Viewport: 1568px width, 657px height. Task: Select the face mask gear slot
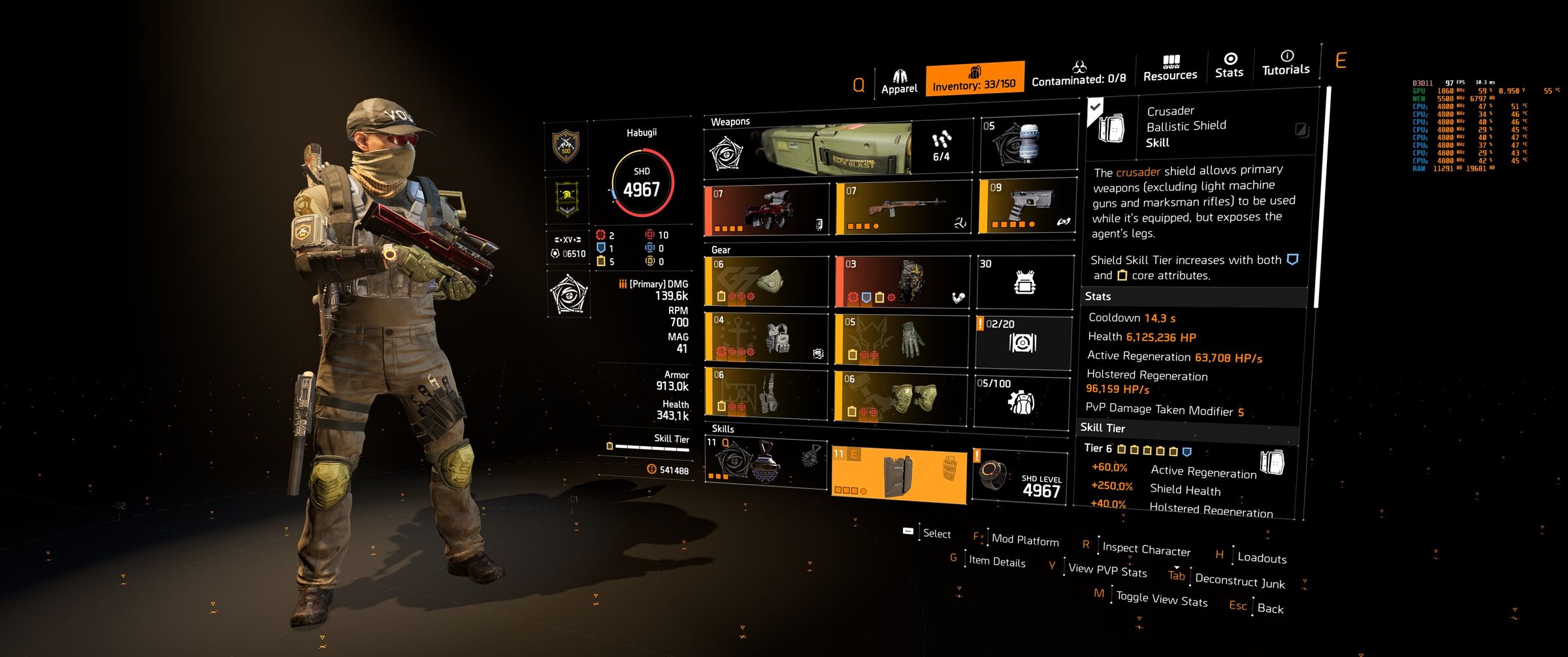(x=766, y=282)
